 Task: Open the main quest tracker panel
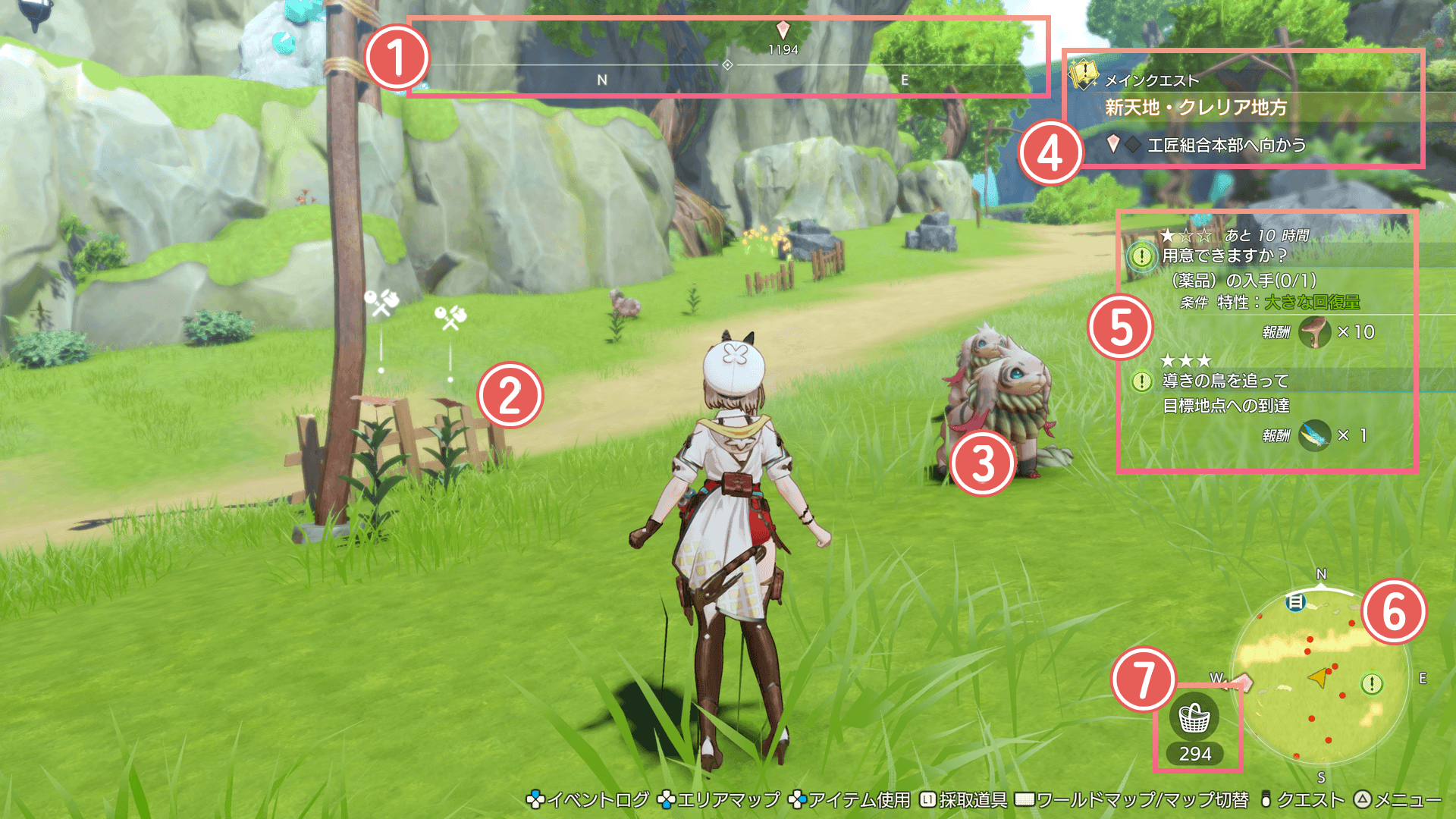point(1244,108)
